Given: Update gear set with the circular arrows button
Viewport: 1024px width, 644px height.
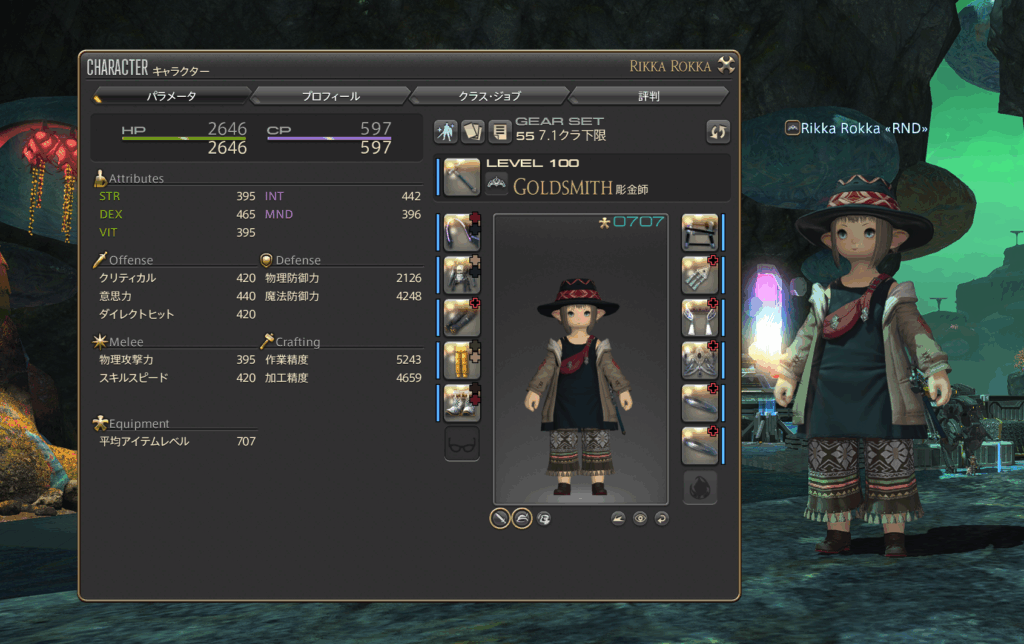Looking at the screenshot, I should (717, 131).
